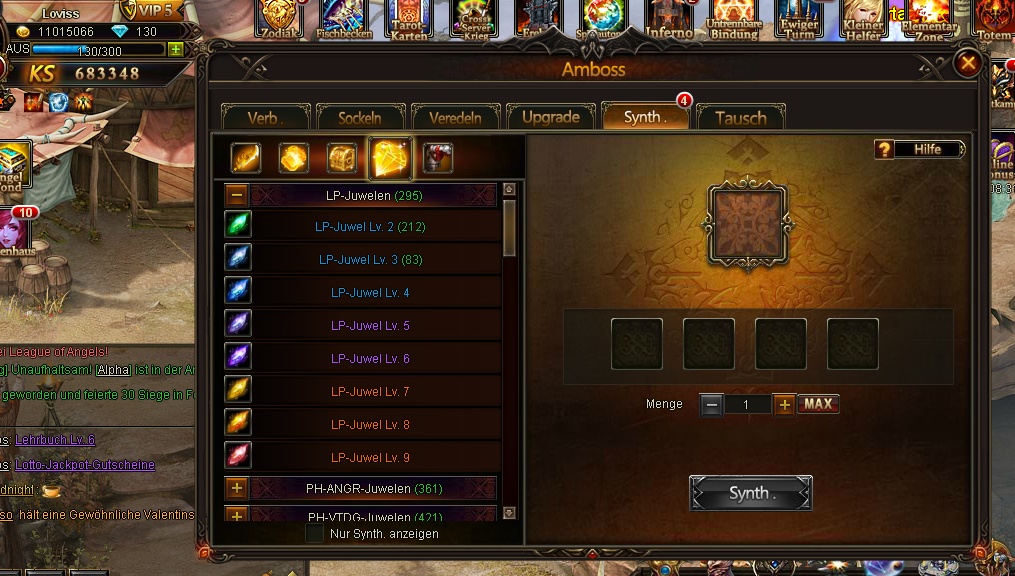1015x576 pixels.
Task: Click the Synth. button to synthesize
Action: [x=750, y=493]
